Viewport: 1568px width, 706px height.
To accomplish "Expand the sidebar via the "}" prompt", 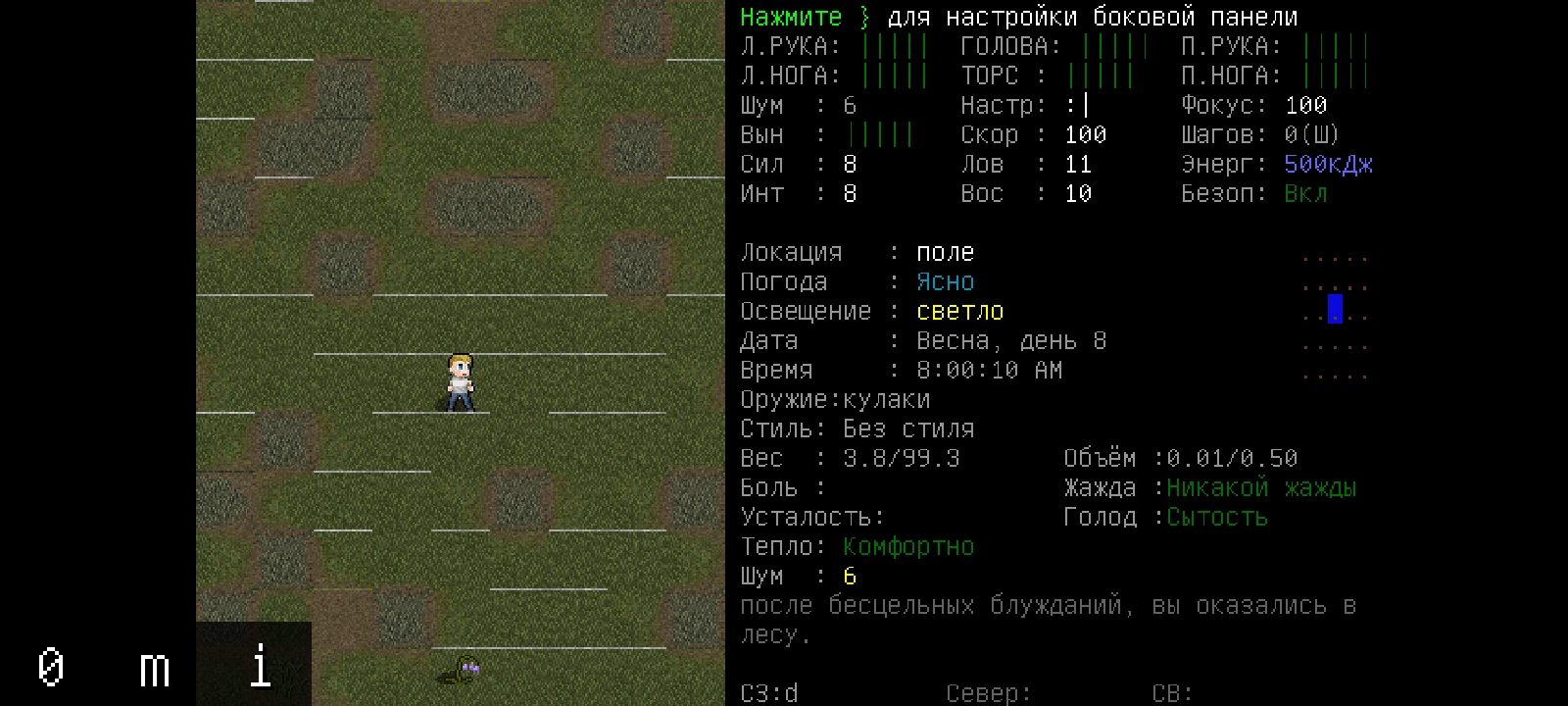I will [863, 17].
